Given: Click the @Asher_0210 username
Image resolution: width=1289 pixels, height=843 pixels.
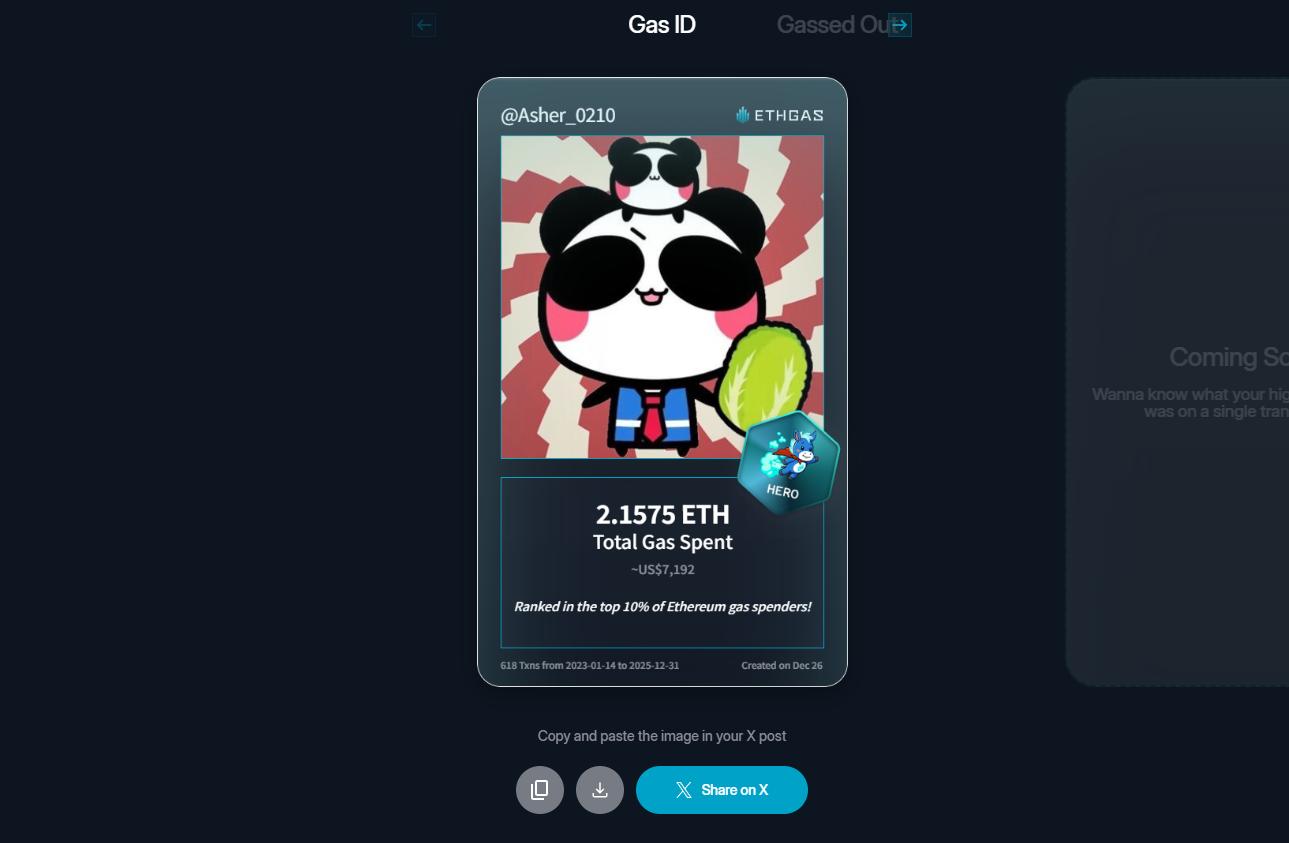Looking at the screenshot, I should [557, 115].
